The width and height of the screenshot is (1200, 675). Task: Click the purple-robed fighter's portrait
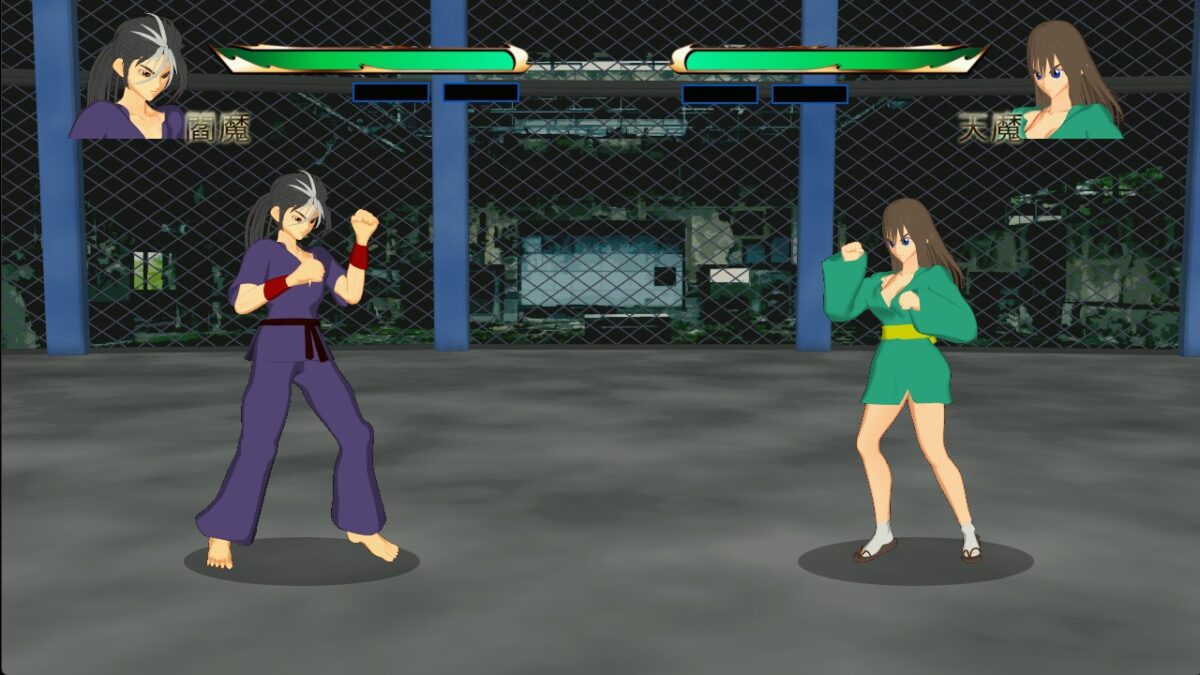(133, 80)
